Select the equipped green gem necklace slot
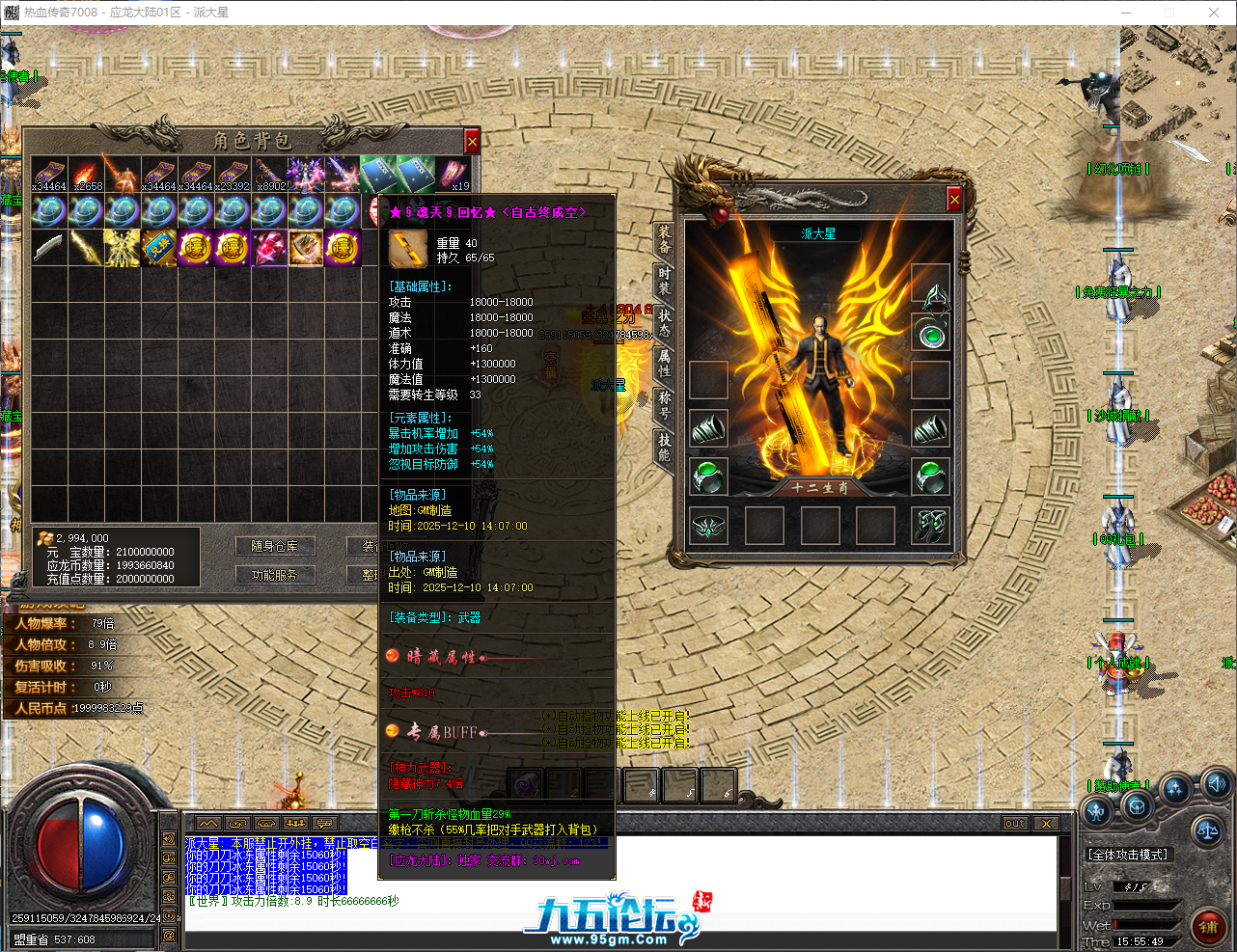Screen dimensions: 1237x952 pyautogui.click(x=931, y=334)
